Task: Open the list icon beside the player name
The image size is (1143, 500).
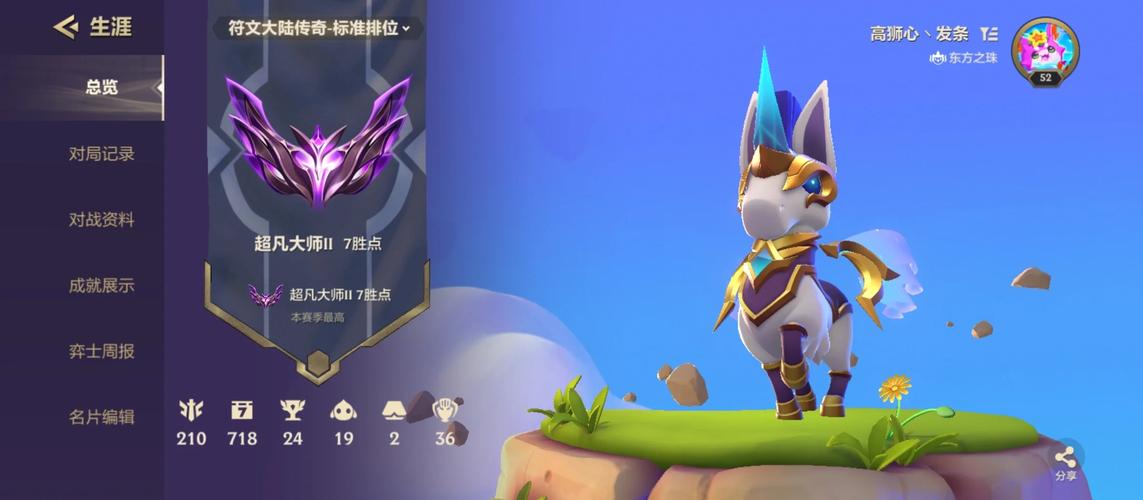Action: [989, 34]
